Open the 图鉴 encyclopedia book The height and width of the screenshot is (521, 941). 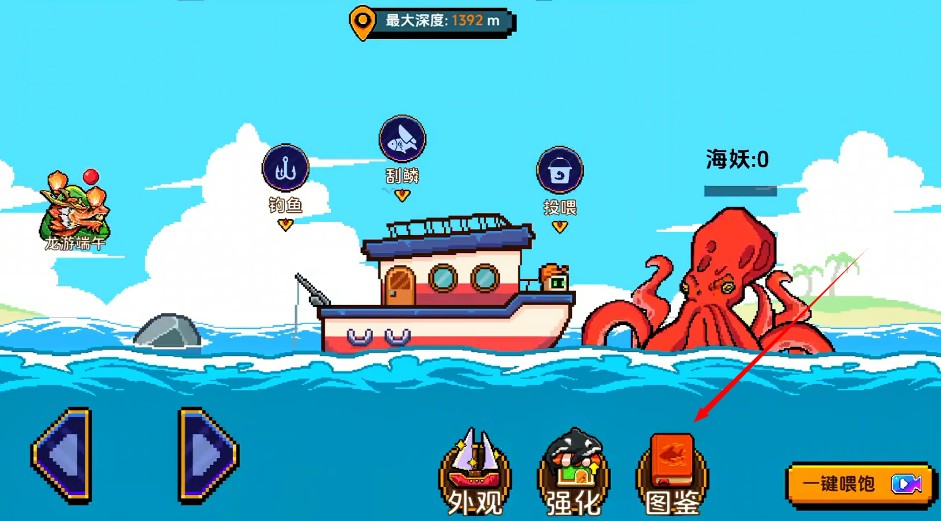[x=672, y=471]
